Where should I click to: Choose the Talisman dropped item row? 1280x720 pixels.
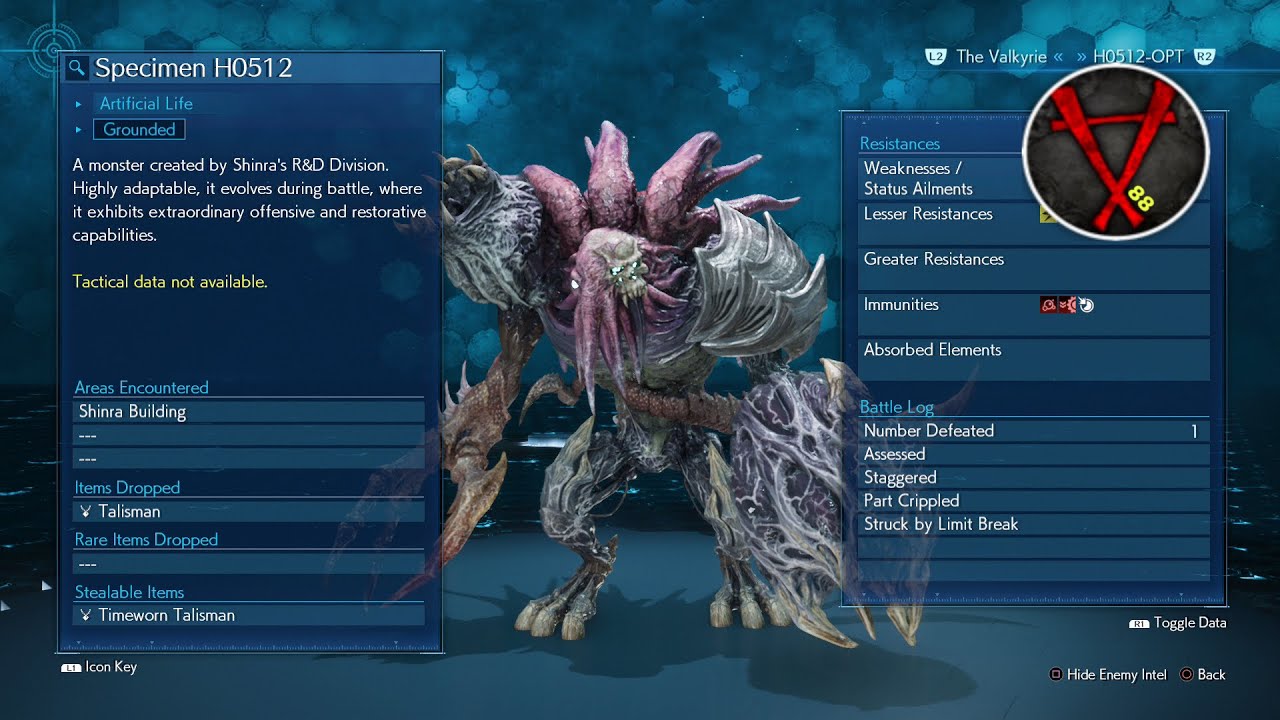pos(248,511)
